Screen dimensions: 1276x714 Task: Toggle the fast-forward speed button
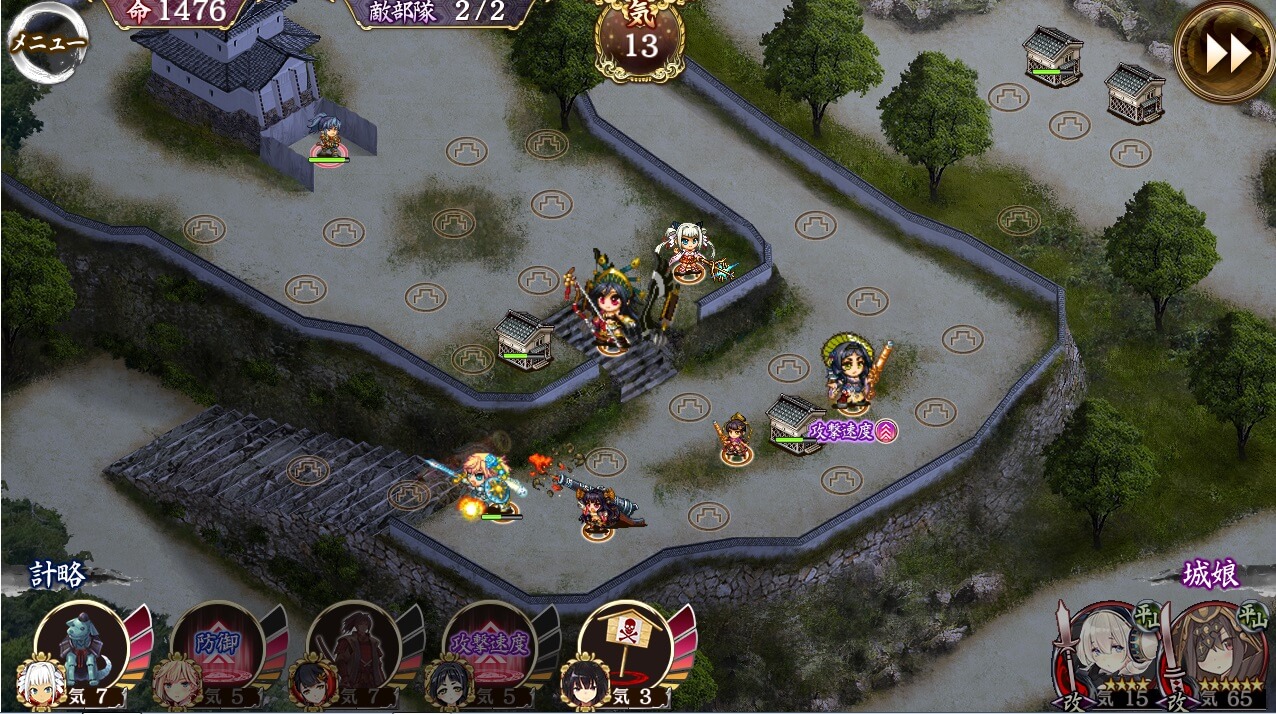pyautogui.click(x=1224, y=52)
